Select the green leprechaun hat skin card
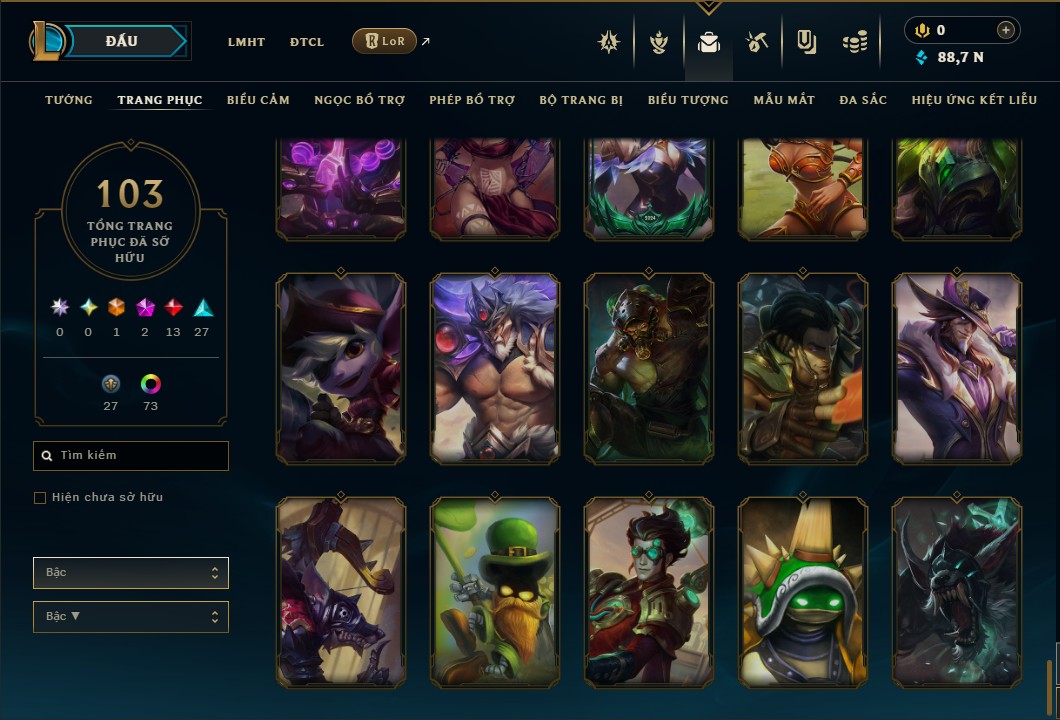 tap(495, 592)
